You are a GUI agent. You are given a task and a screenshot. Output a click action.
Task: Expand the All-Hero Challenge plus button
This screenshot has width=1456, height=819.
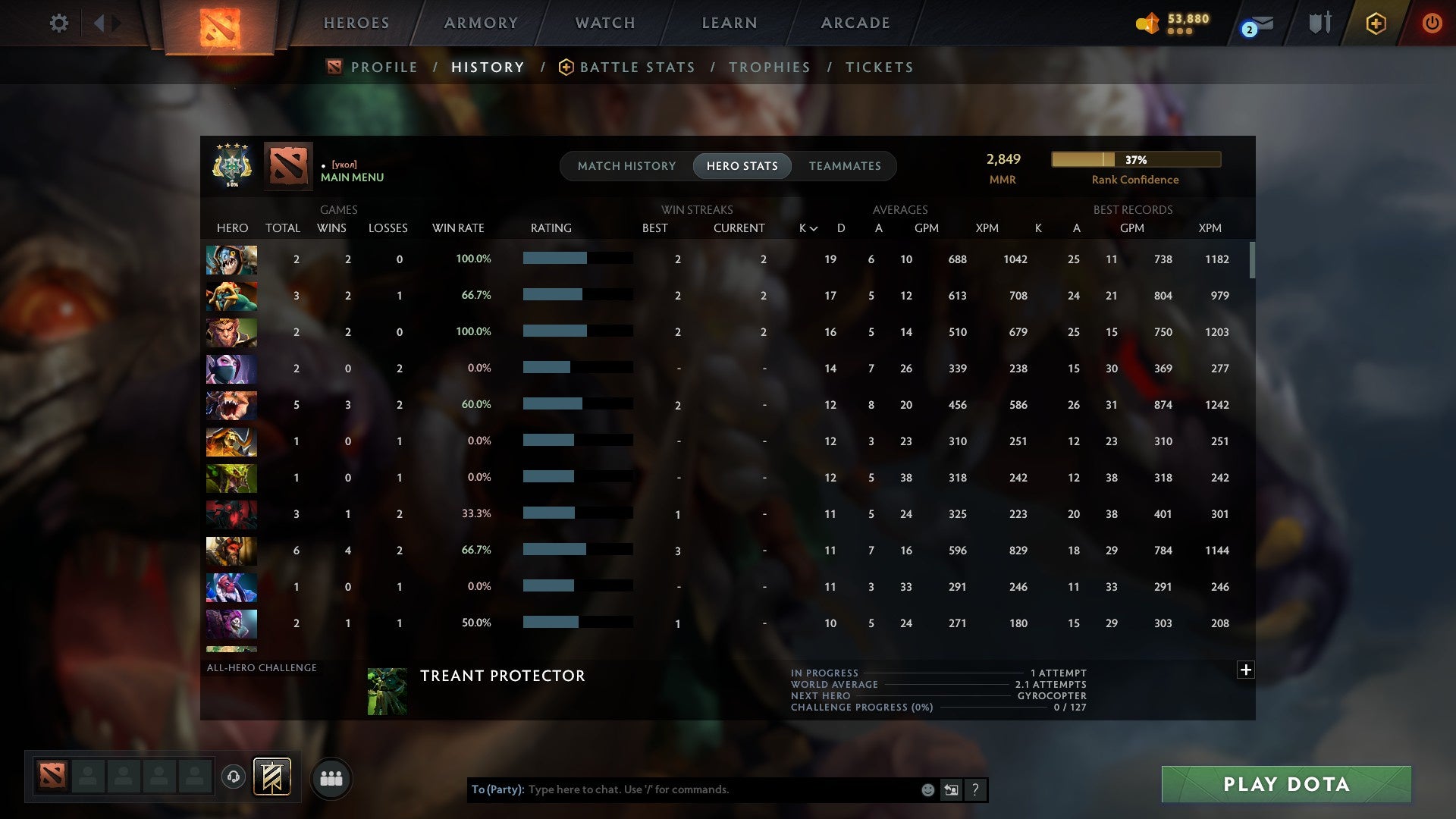point(1246,670)
